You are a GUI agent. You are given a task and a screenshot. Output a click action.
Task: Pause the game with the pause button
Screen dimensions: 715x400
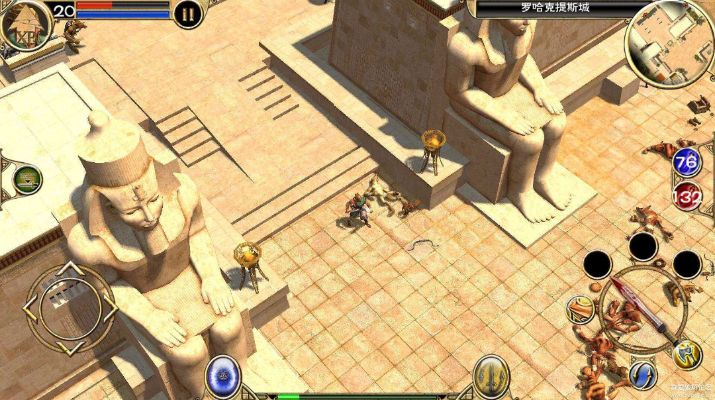pos(188,13)
